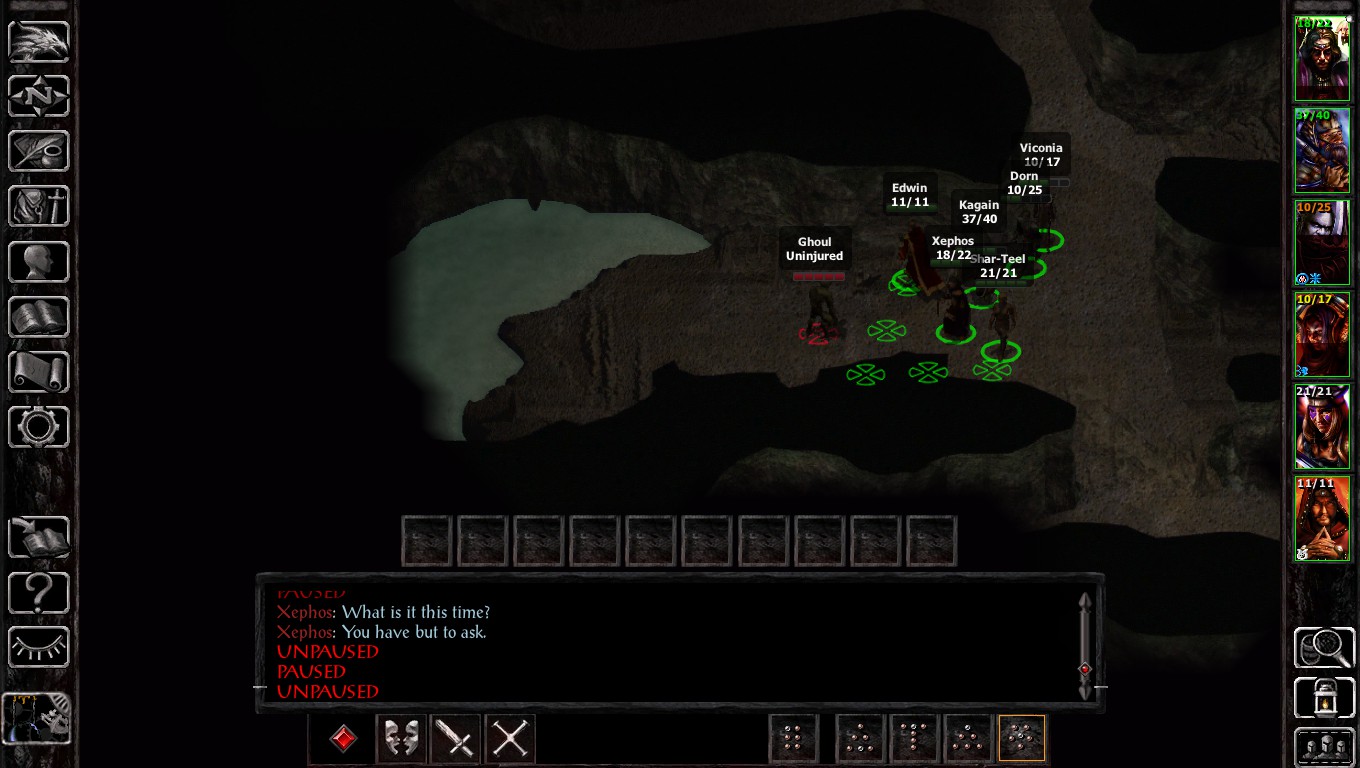Open game options with the gear icon
Screen dimensions: 1360x768
click(38, 426)
